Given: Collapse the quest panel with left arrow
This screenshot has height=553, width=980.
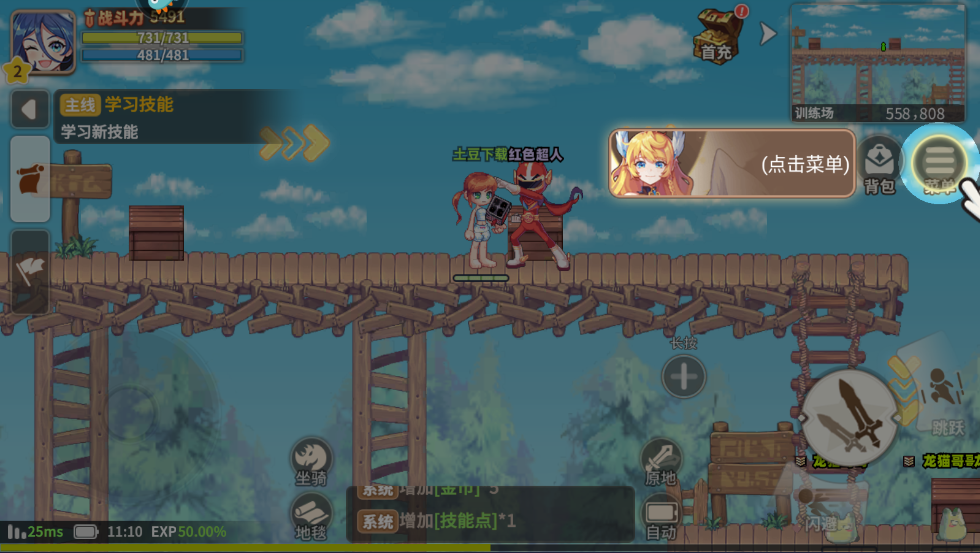Looking at the screenshot, I should click(29, 109).
